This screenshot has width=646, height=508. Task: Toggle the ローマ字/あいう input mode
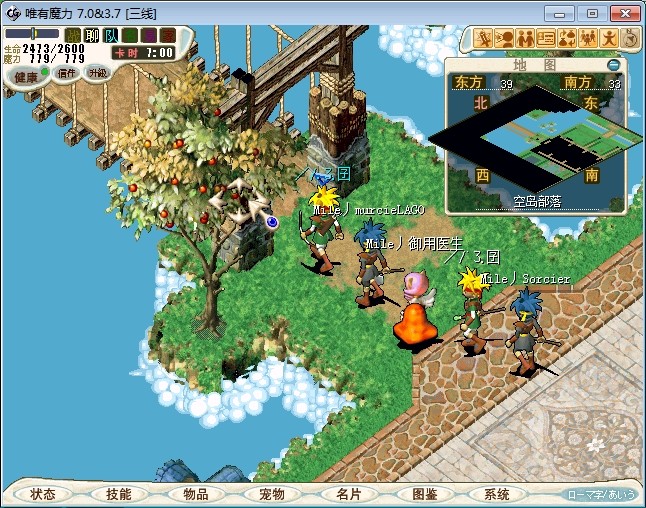[x=601, y=494]
